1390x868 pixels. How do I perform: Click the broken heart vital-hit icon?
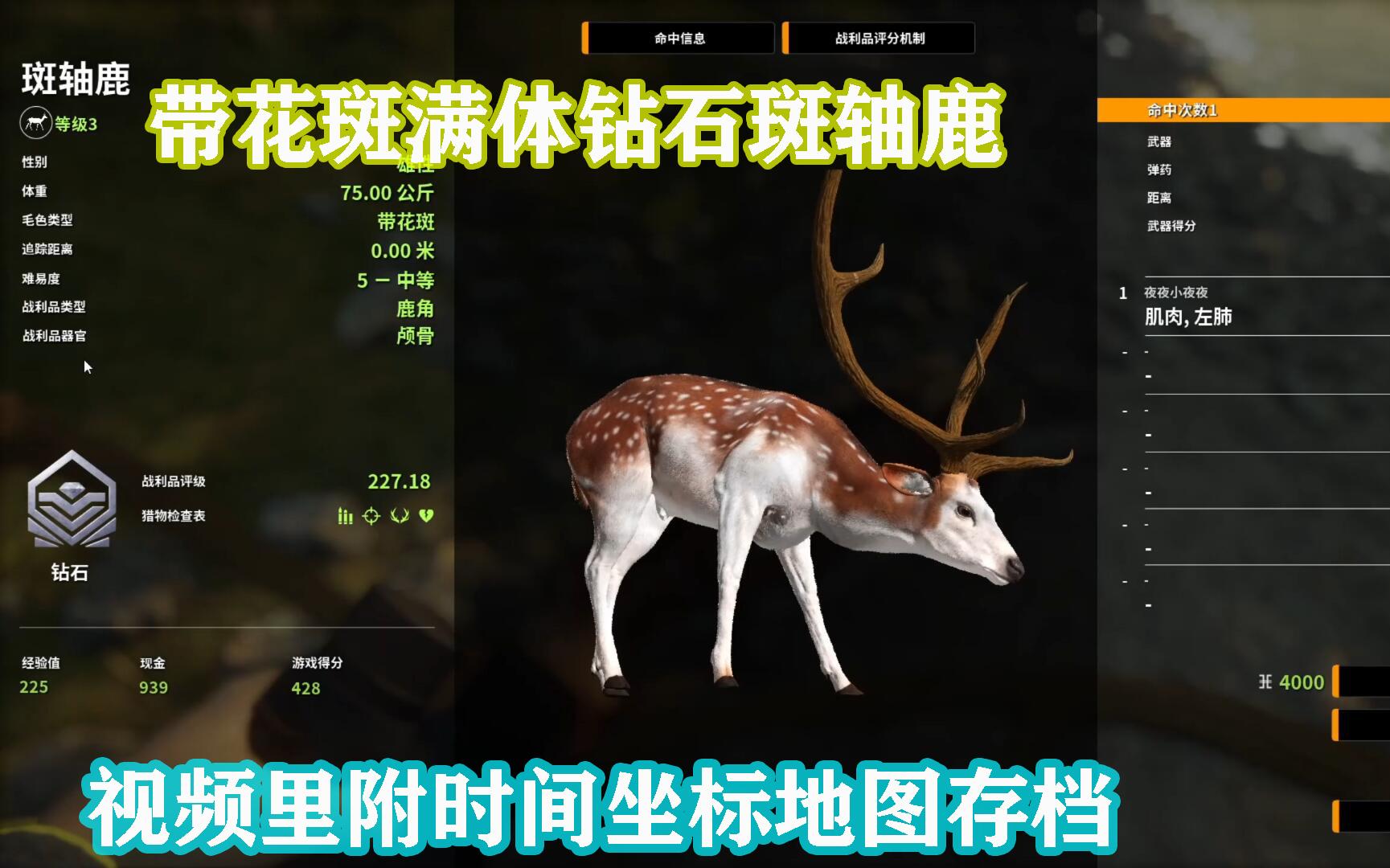[425, 517]
